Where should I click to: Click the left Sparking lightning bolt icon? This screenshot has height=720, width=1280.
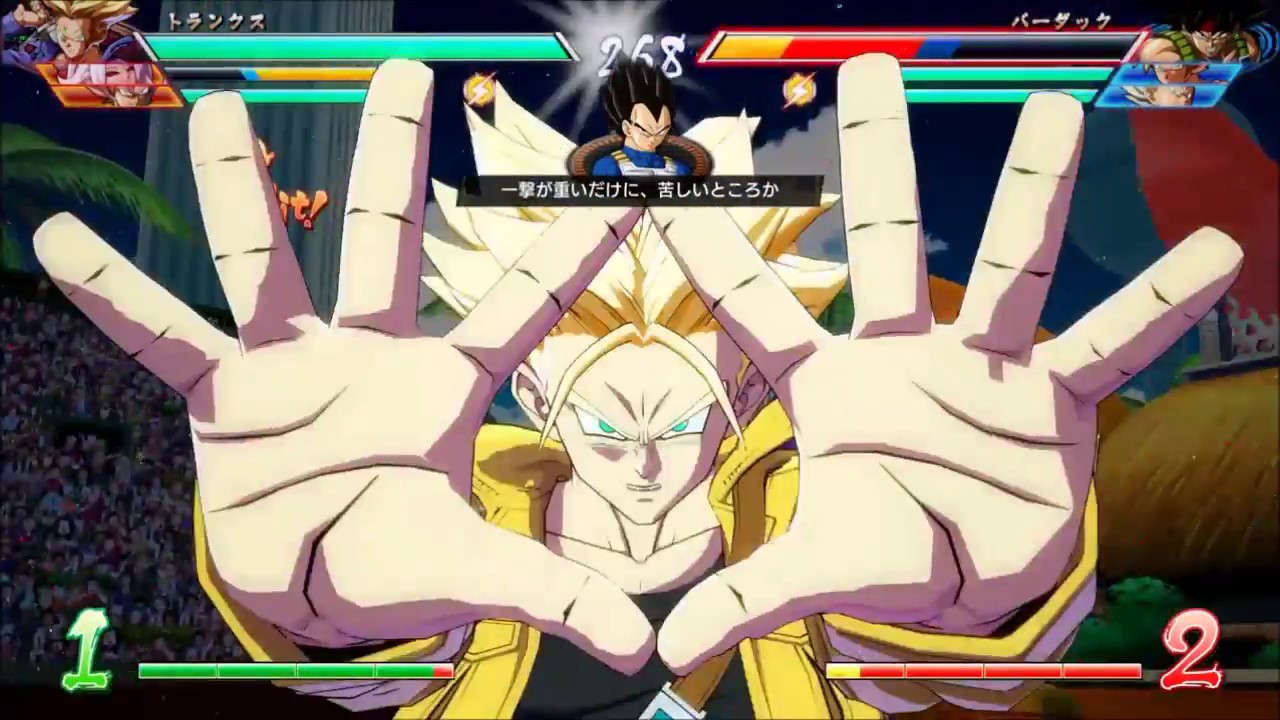482,88
